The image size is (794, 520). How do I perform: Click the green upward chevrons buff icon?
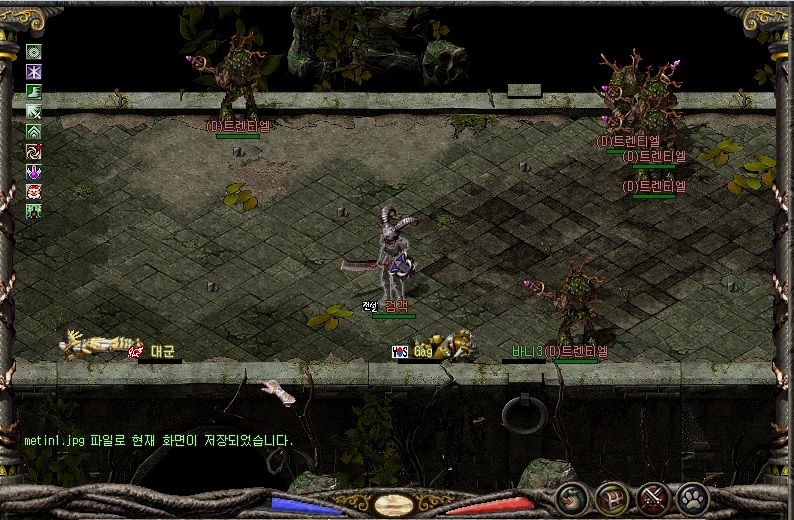point(34,132)
